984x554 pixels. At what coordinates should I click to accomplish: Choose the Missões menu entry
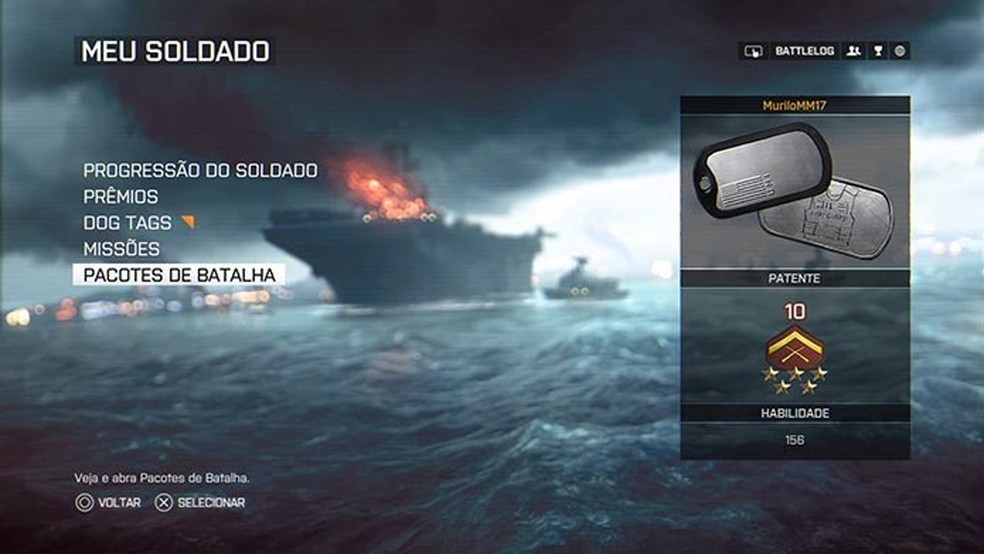tap(121, 248)
